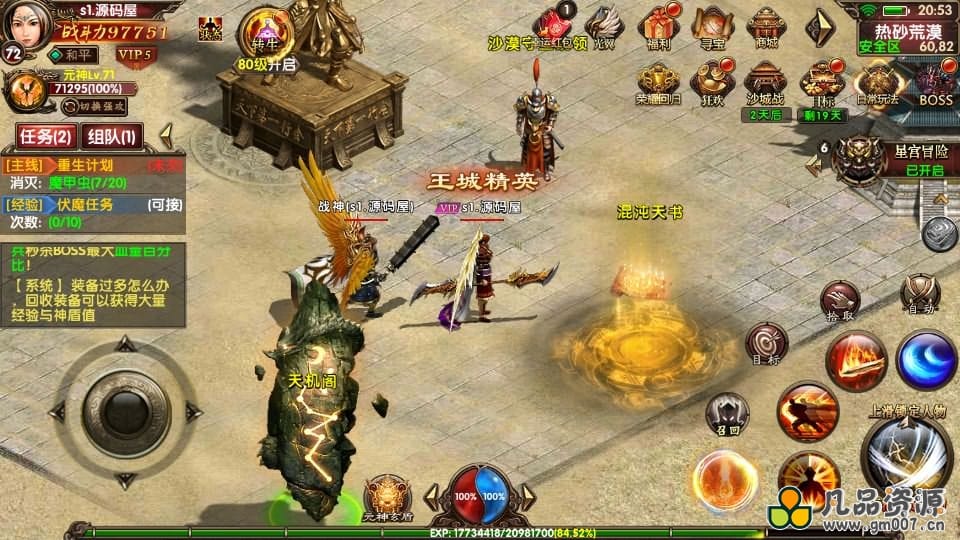
Task: Open the 商城 shop
Action: (x=767, y=26)
